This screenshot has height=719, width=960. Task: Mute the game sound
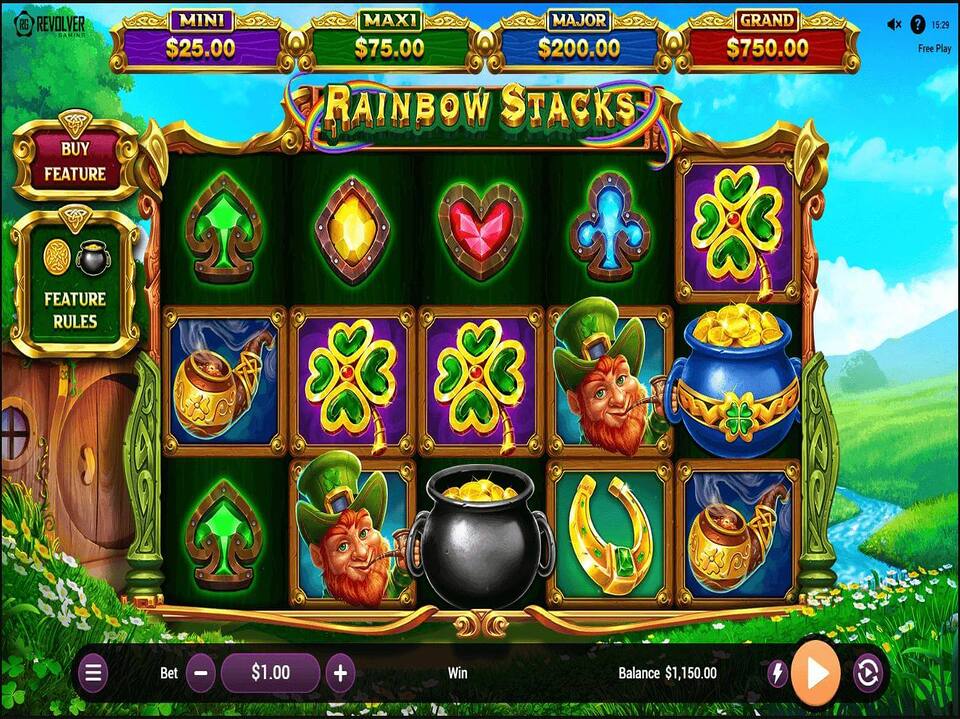click(x=893, y=25)
